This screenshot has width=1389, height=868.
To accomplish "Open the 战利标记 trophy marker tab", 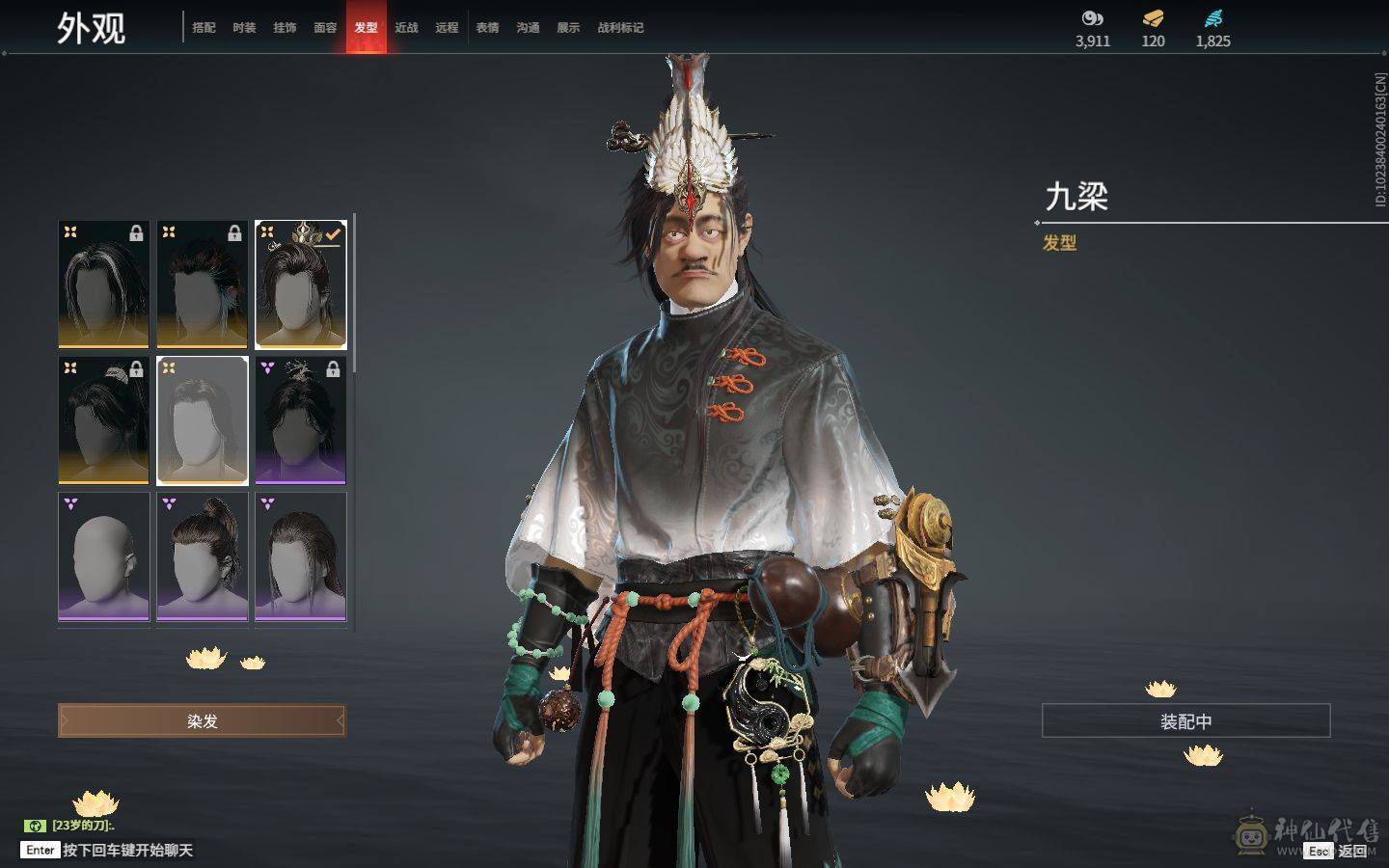I will pos(620,28).
